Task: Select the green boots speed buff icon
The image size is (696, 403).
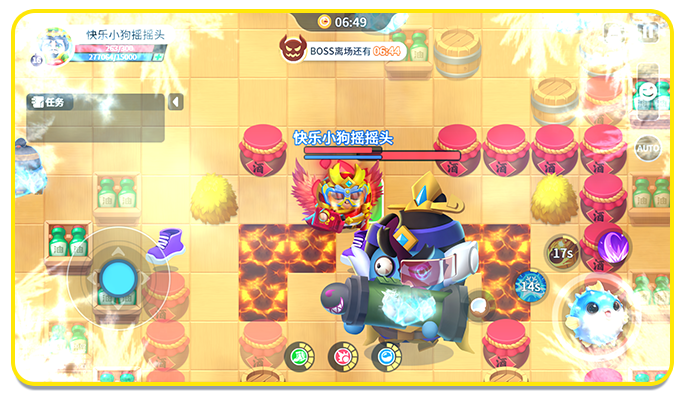Action: (298, 354)
